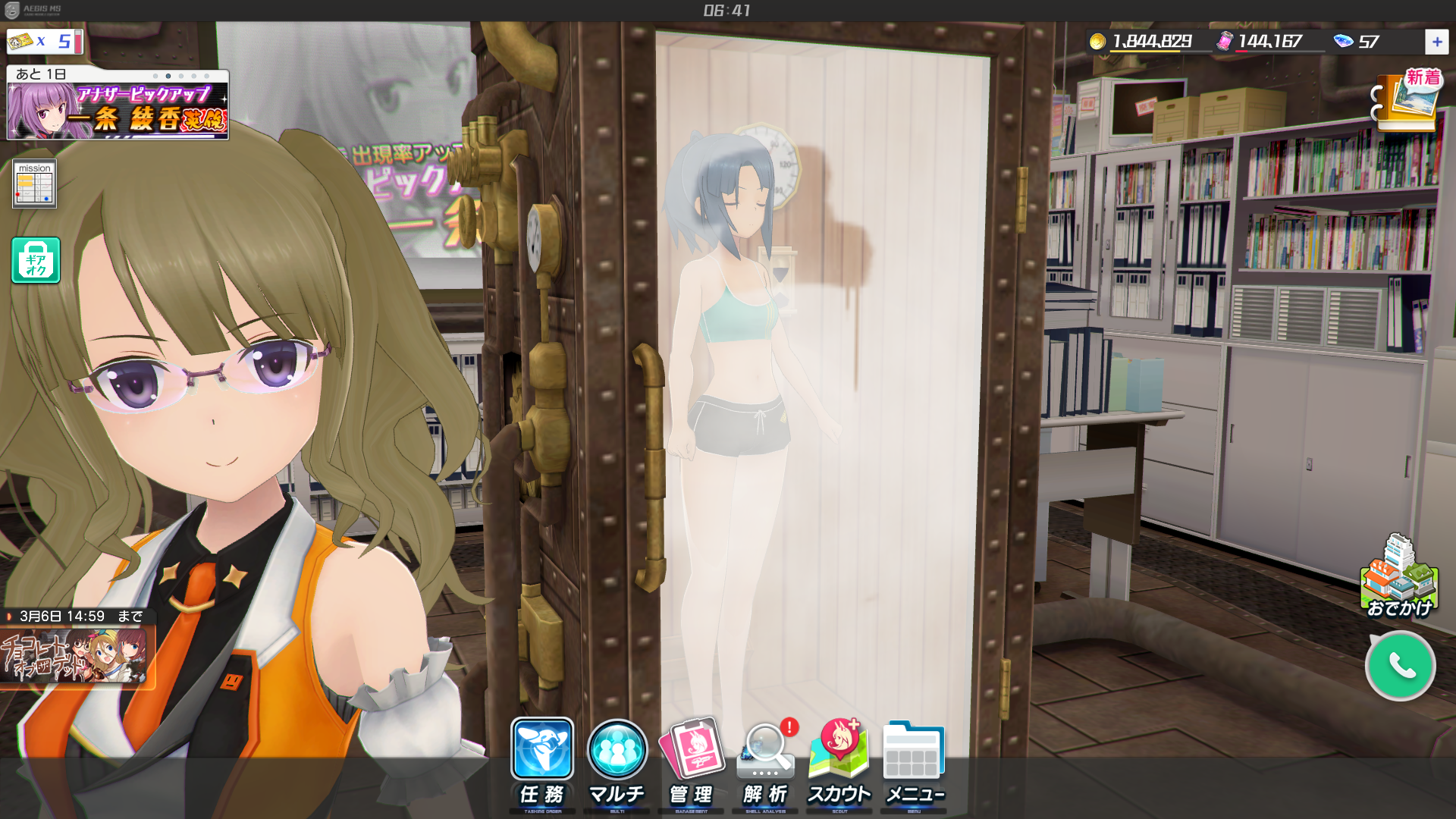Go to the スカウト scout screen
Screen dimensions: 1456x819
pos(839,762)
